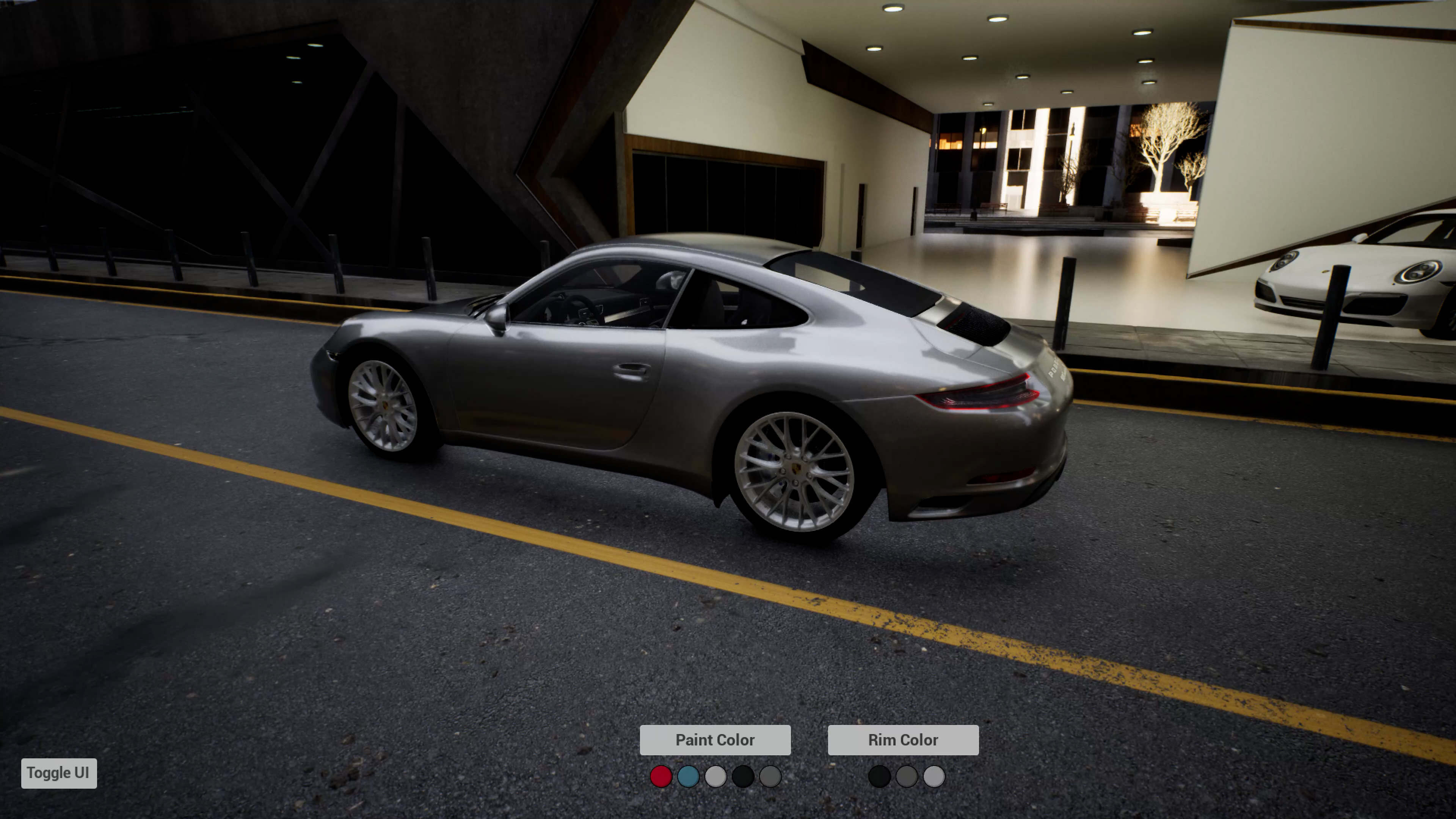Apply the light silver paint swatch
This screenshot has width=1456, height=819.
point(715,776)
